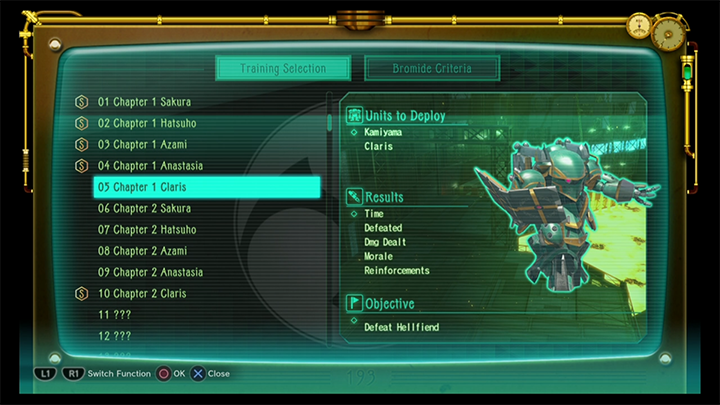
Task: Choose 06 Chapter 2 Sakura training
Action: coord(144,209)
